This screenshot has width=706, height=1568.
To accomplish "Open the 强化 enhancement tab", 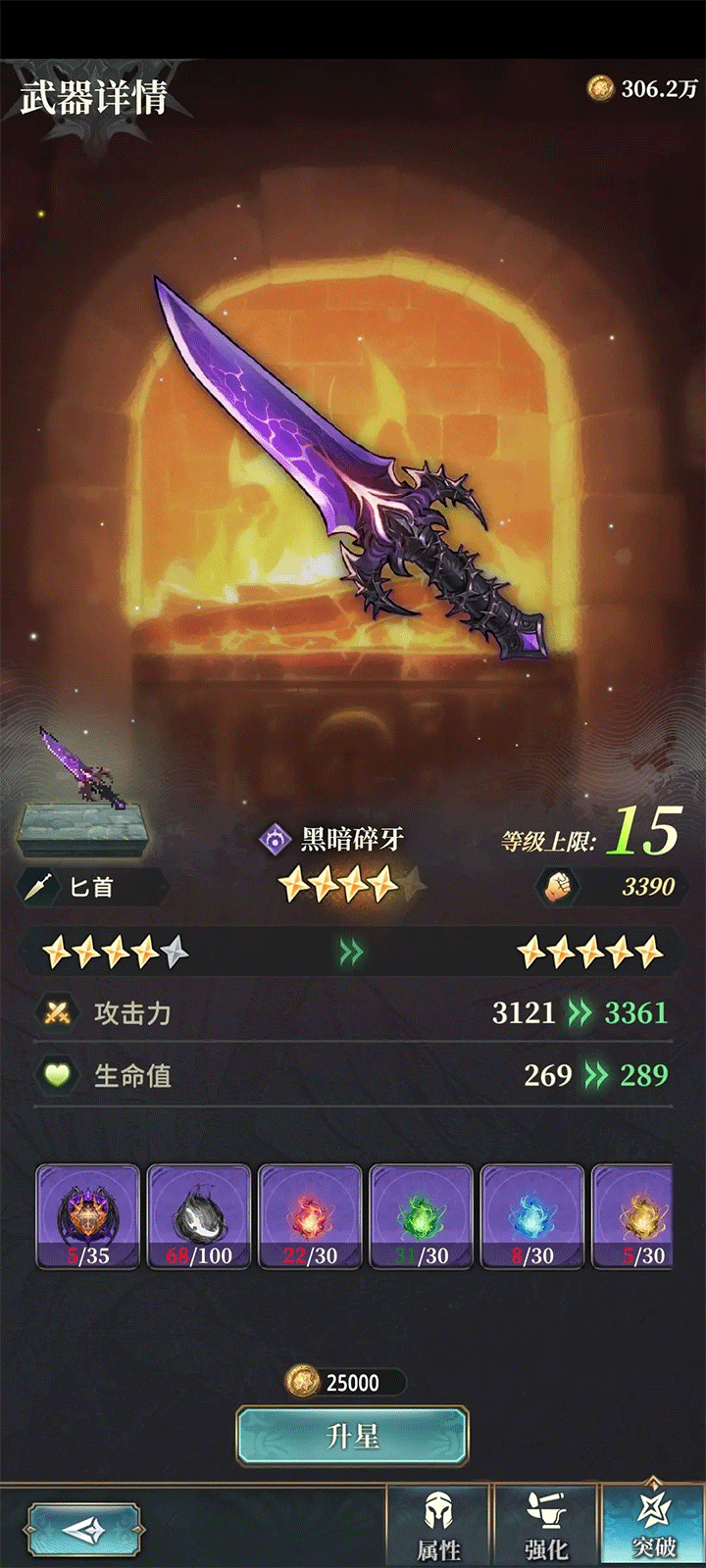I will point(546,1527).
